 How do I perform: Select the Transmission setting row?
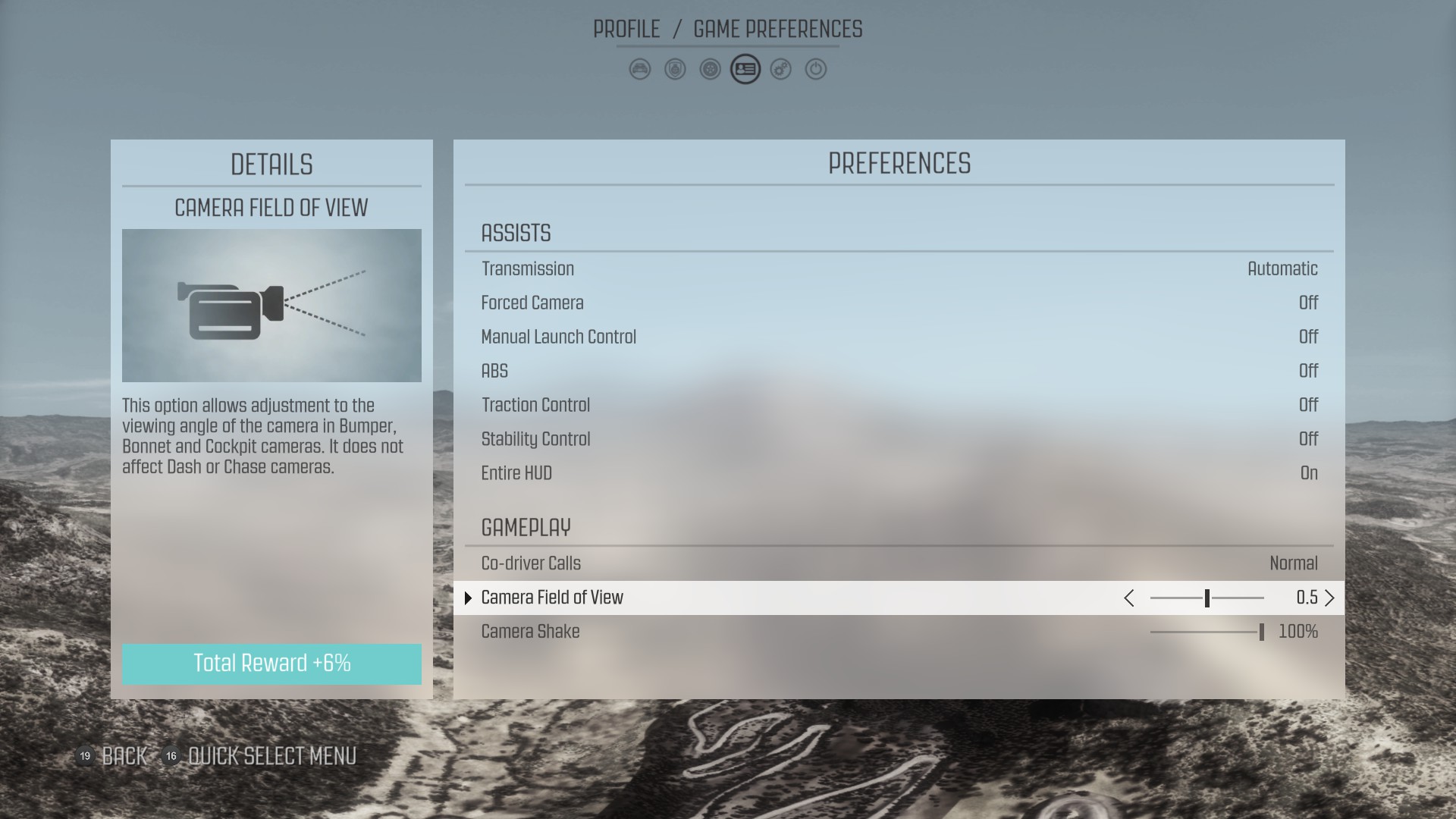point(899,269)
